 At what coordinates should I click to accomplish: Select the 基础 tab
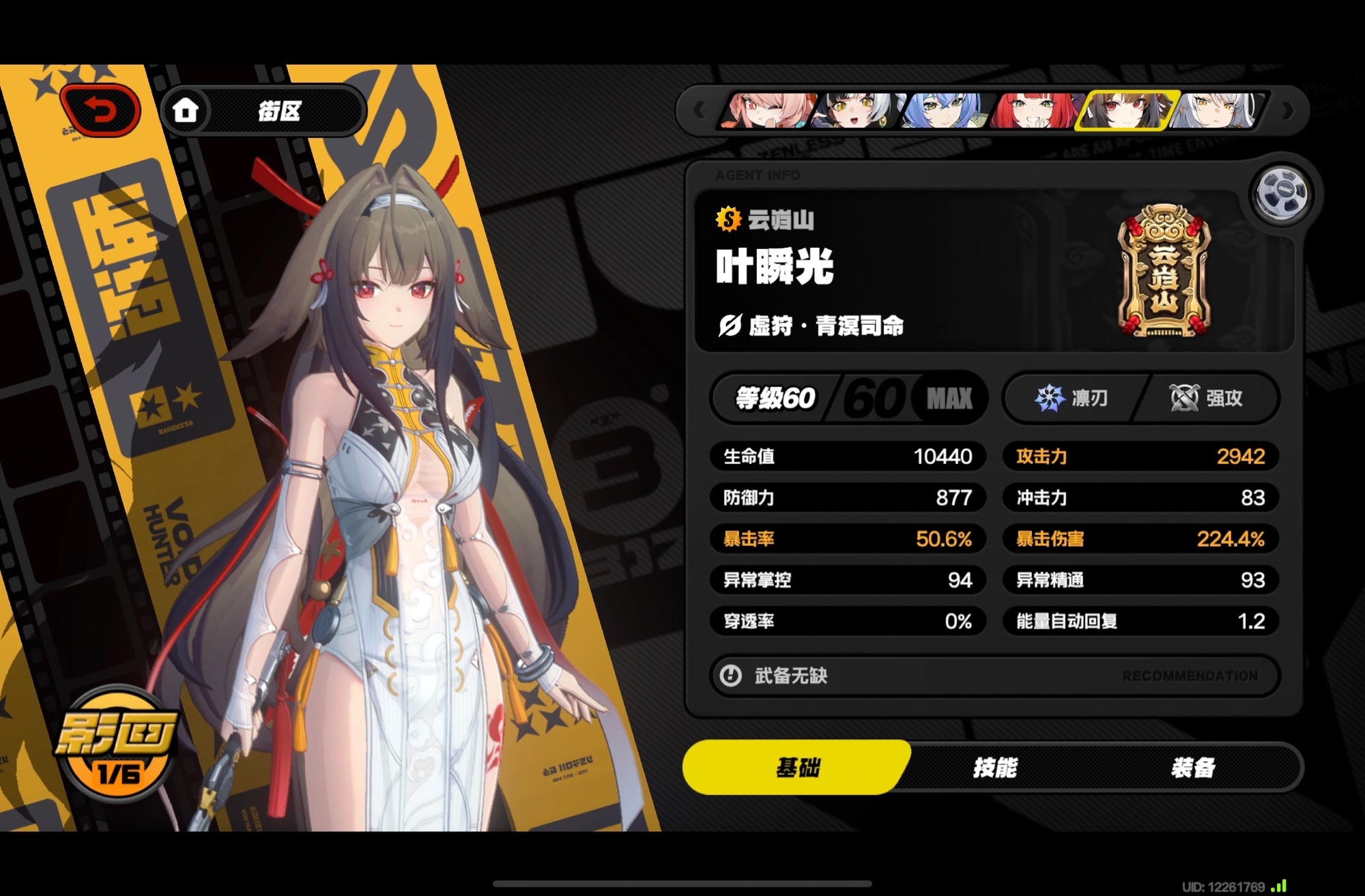point(797,768)
